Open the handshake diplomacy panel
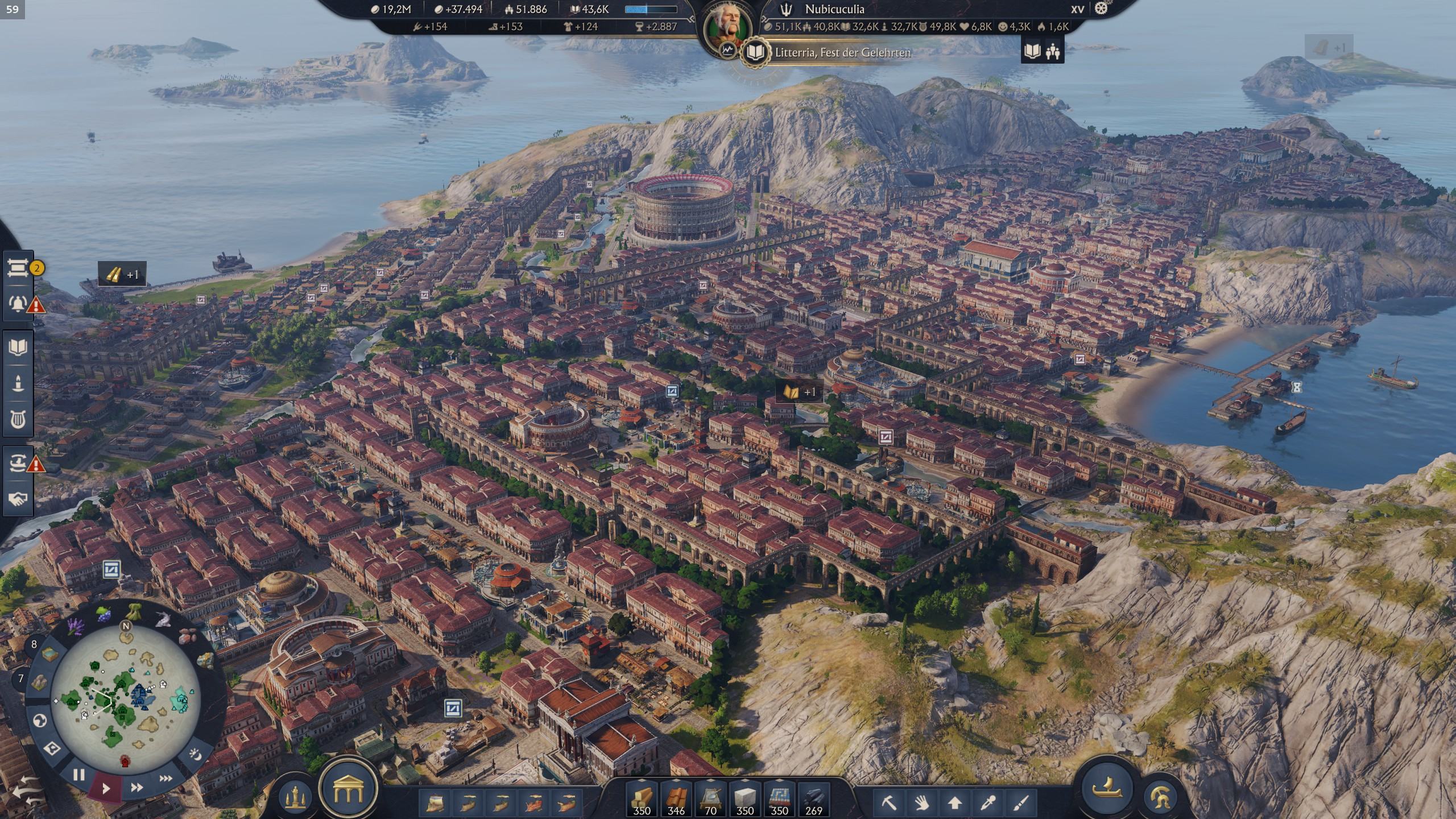1456x819 pixels. [18, 499]
